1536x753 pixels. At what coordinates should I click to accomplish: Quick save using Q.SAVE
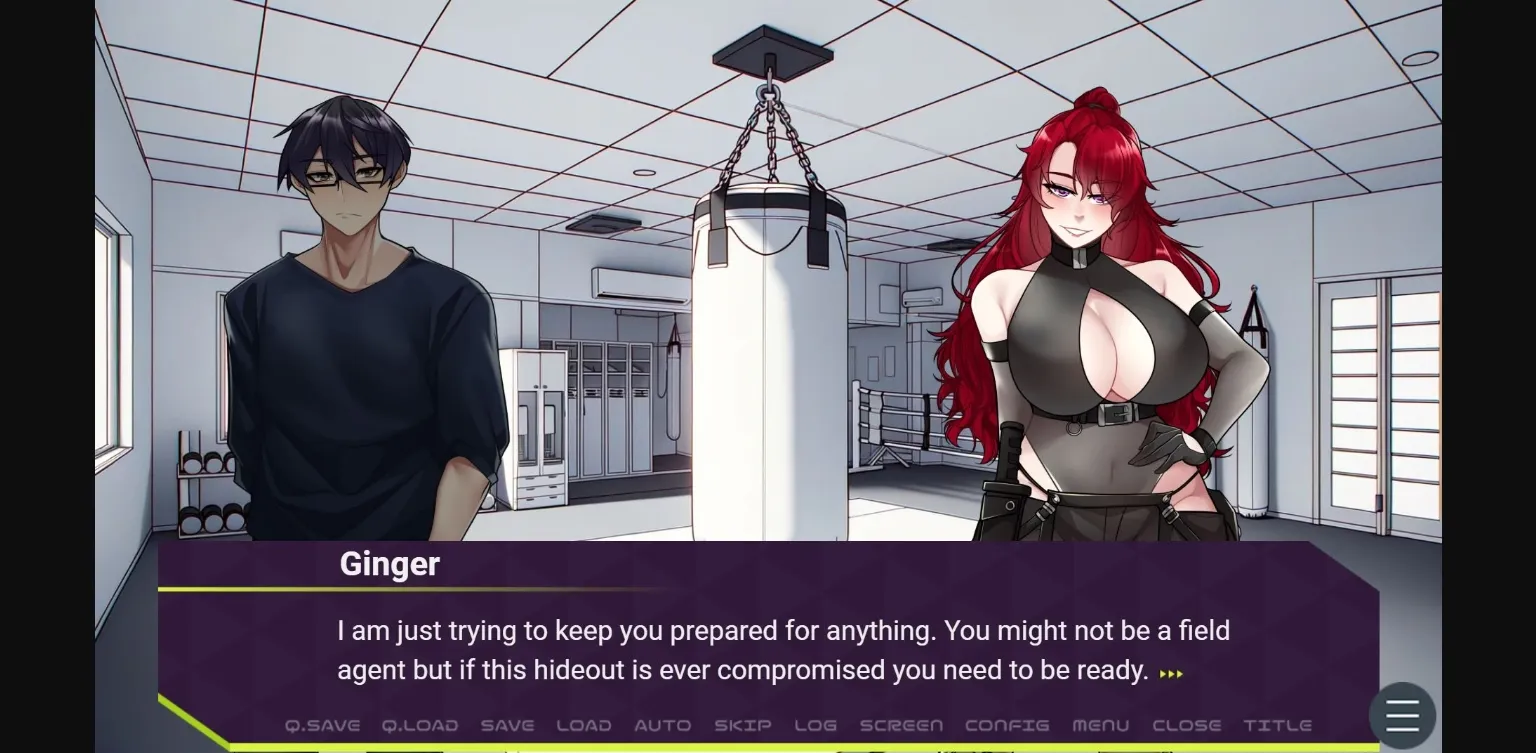click(322, 725)
